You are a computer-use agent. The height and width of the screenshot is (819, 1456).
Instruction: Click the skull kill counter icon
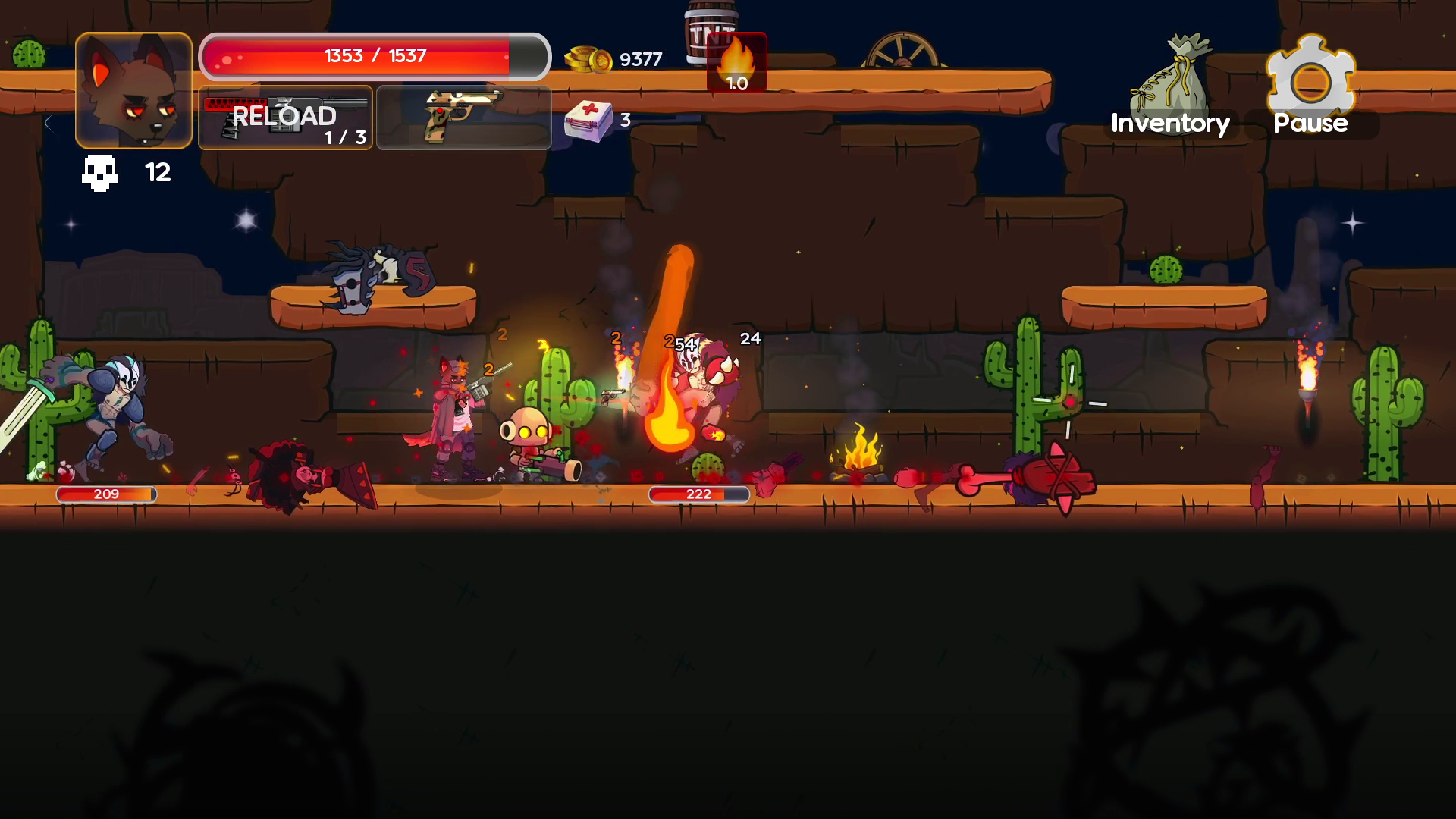[x=99, y=173]
